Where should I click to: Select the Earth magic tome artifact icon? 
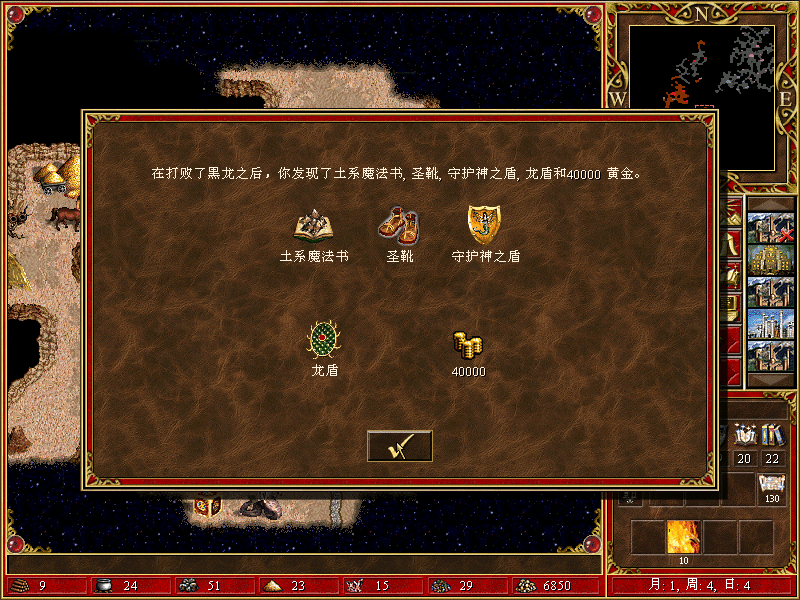coord(314,227)
